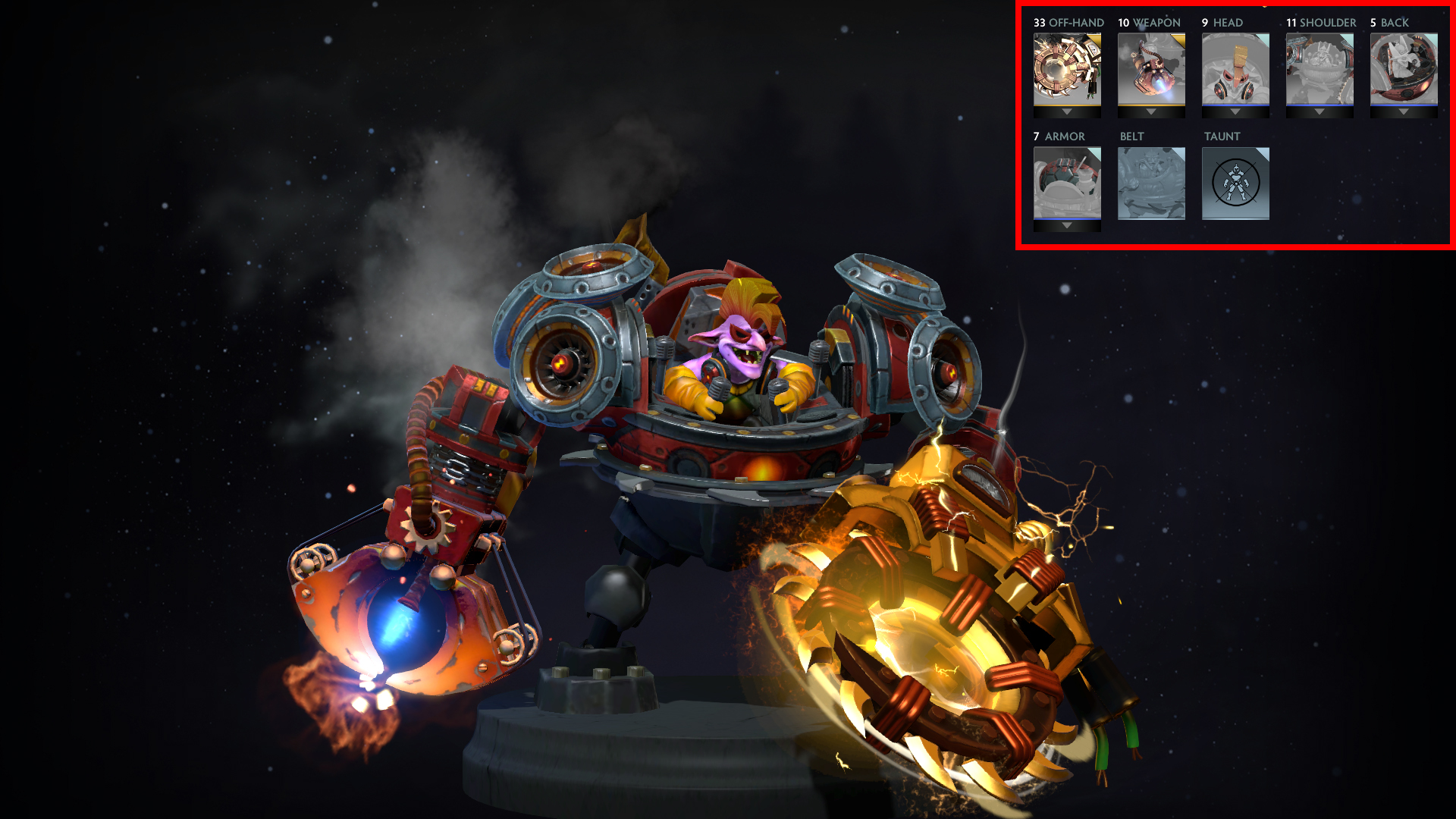Viewport: 1456px width, 819px height.
Task: Expand the dropdown arrow under Weapon
Action: point(1151,112)
